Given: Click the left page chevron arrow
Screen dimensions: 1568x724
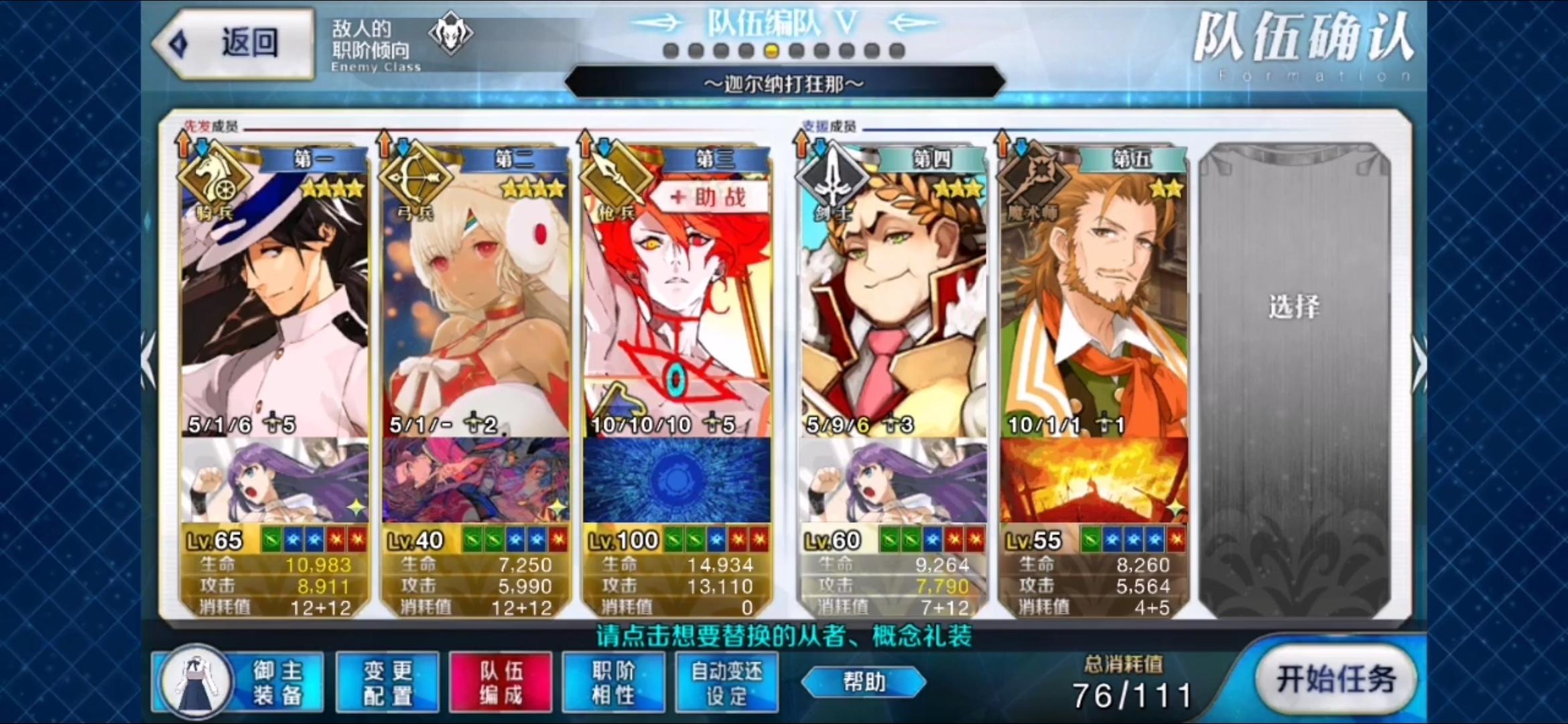Looking at the screenshot, I should tap(149, 362).
